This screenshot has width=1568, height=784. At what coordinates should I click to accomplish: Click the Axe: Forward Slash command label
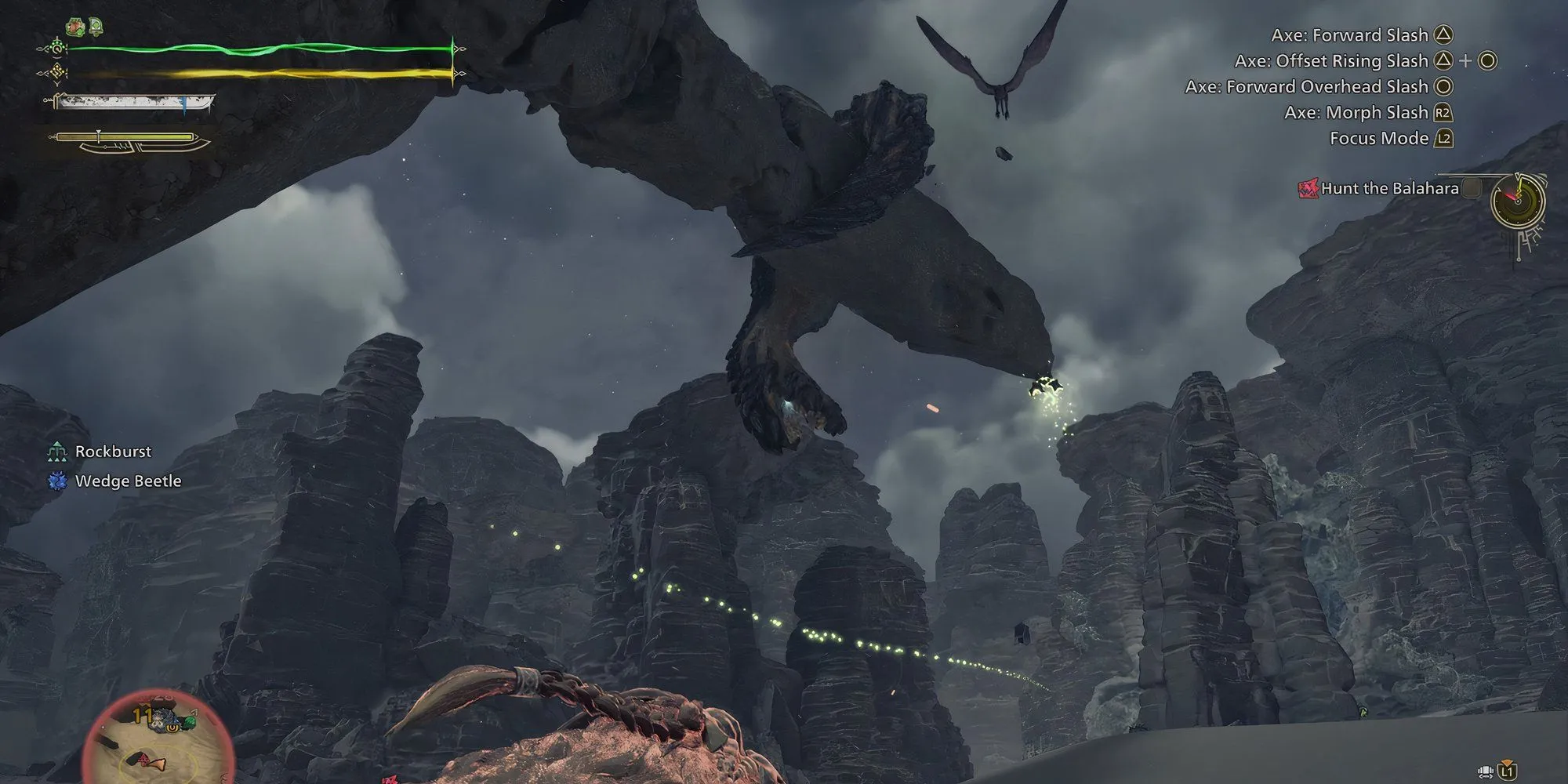(x=1348, y=35)
